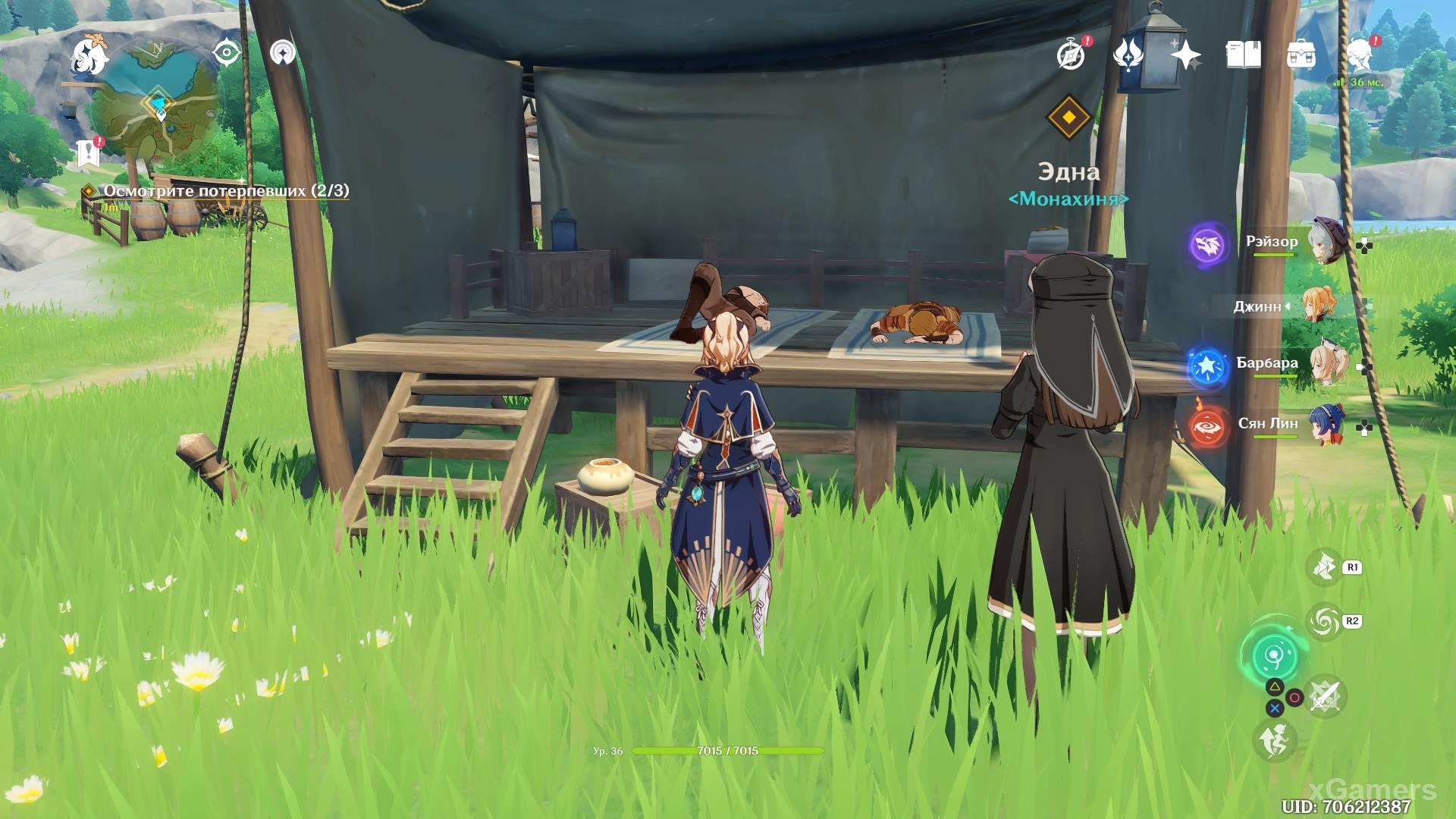The height and width of the screenshot is (819, 1456).
Task: Open the quest journal bookmark icon
Action: 89,154
